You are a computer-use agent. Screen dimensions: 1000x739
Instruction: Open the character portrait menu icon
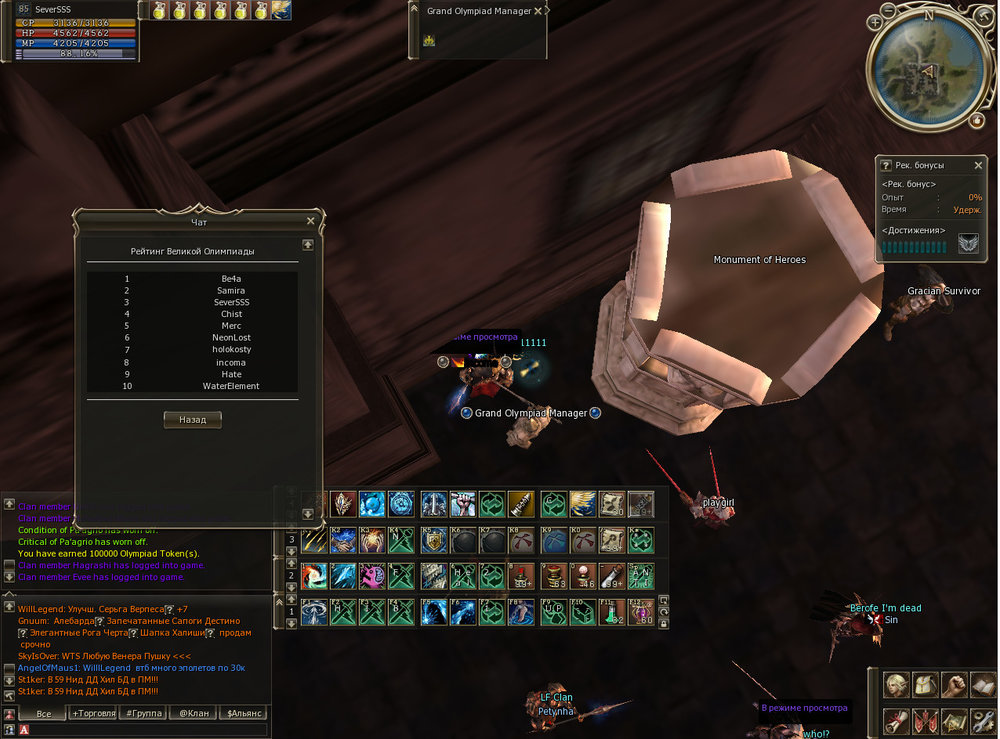[897, 685]
